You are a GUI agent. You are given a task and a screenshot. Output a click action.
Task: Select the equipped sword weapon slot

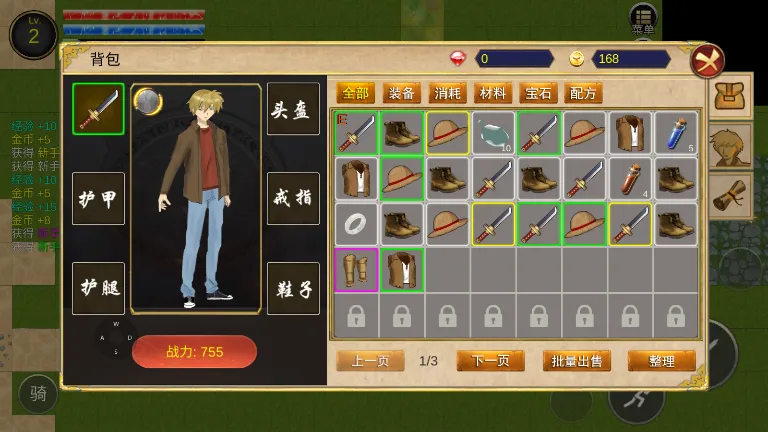(x=98, y=109)
